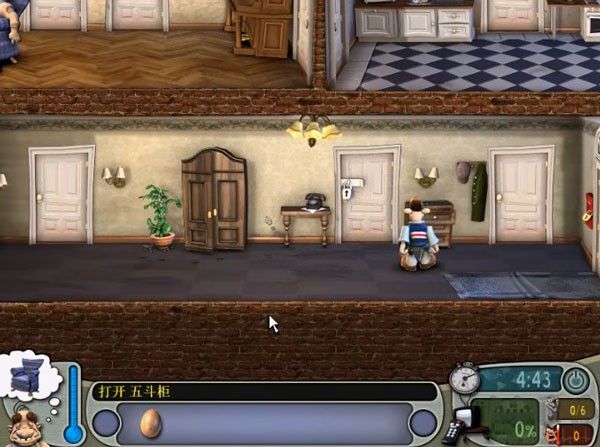
Task: Select the egg in the inventory bar
Action: tap(151, 422)
